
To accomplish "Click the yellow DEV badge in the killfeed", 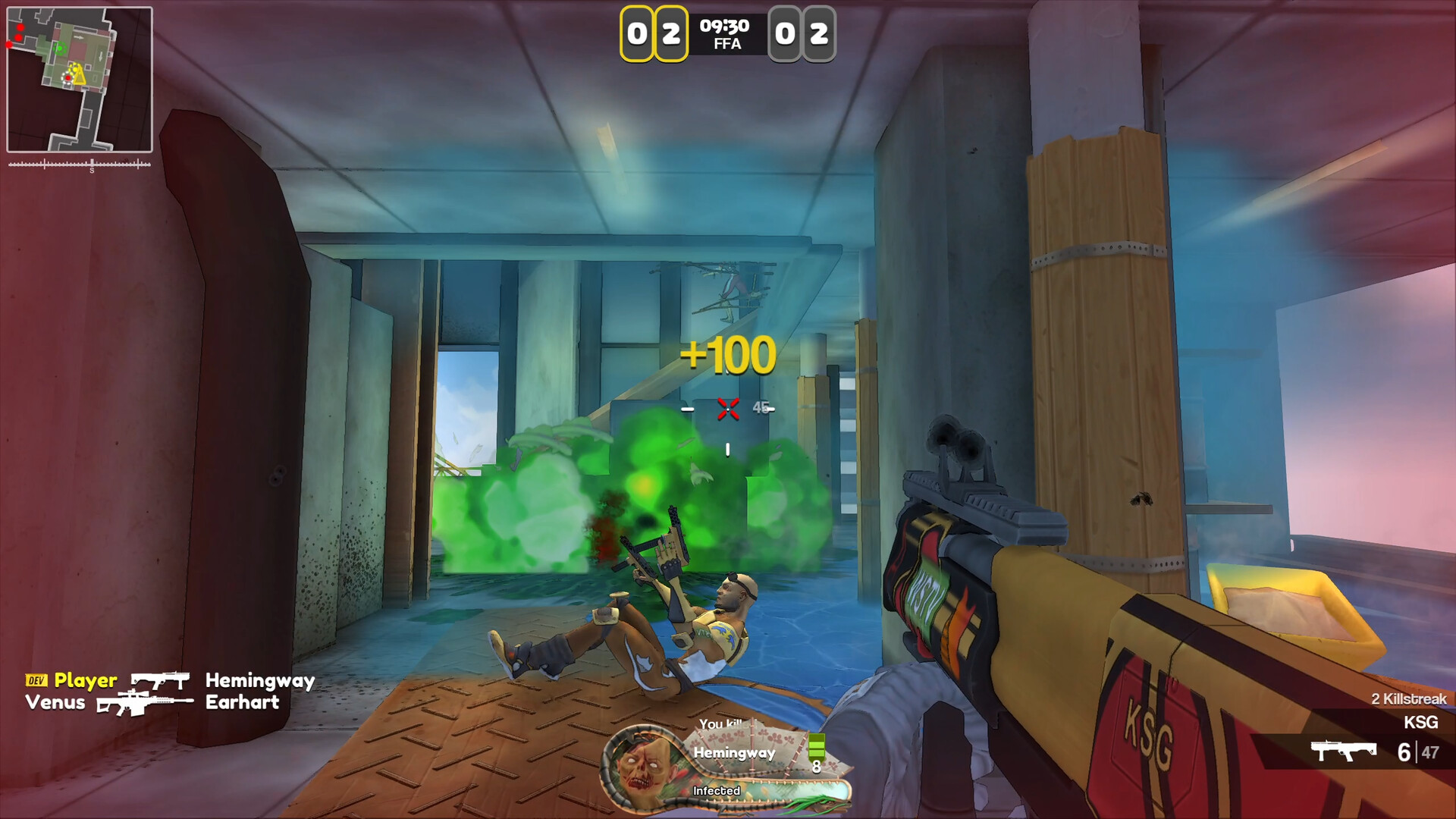I will pos(36,680).
